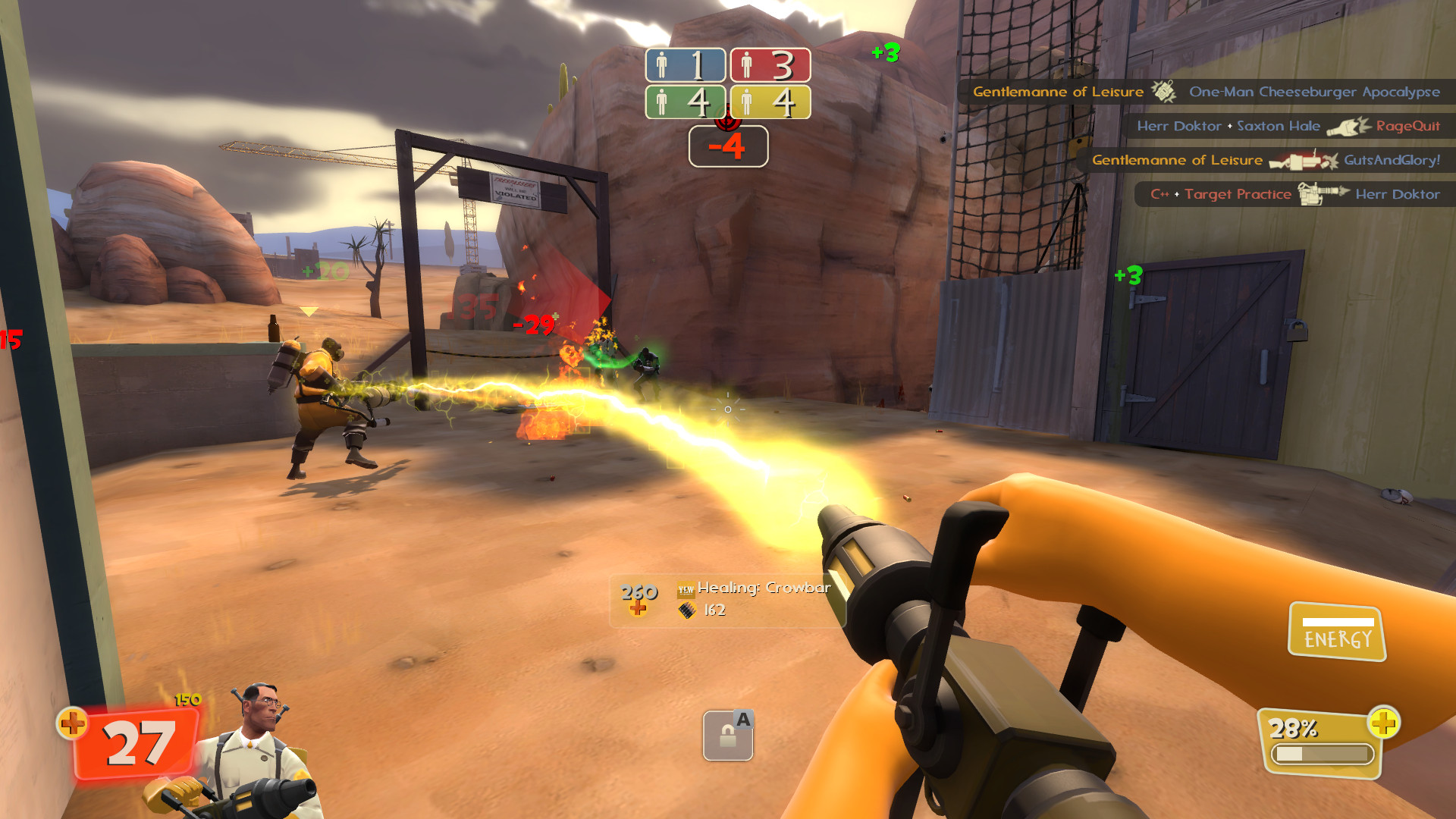Screen dimensions: 1456x819
Task: Click the YLW team badge on pickup panel
Action: click(x=686, y=588)
